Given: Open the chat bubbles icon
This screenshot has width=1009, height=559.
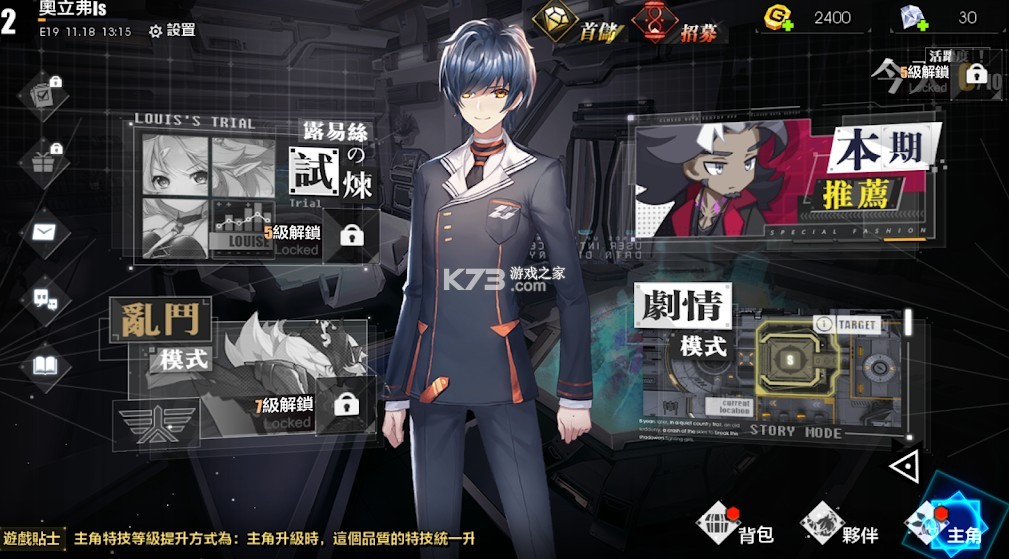Looking at the screenshot, I should pos(43,298).
